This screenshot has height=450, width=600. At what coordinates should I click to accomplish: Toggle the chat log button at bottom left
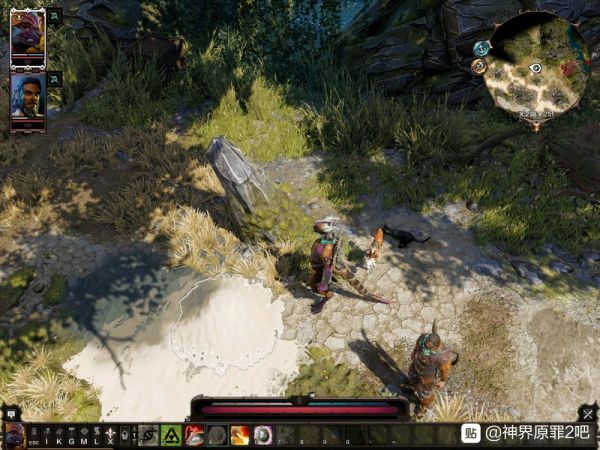11,412
